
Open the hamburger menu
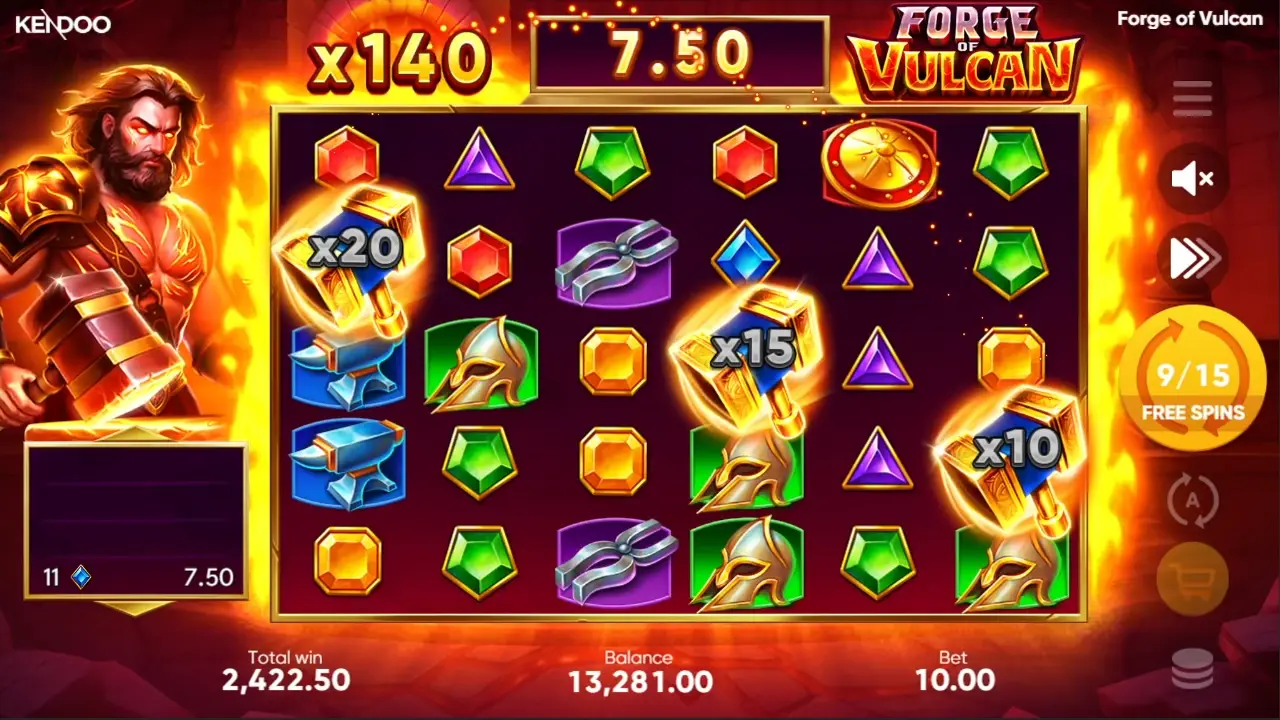(1190, 97)
